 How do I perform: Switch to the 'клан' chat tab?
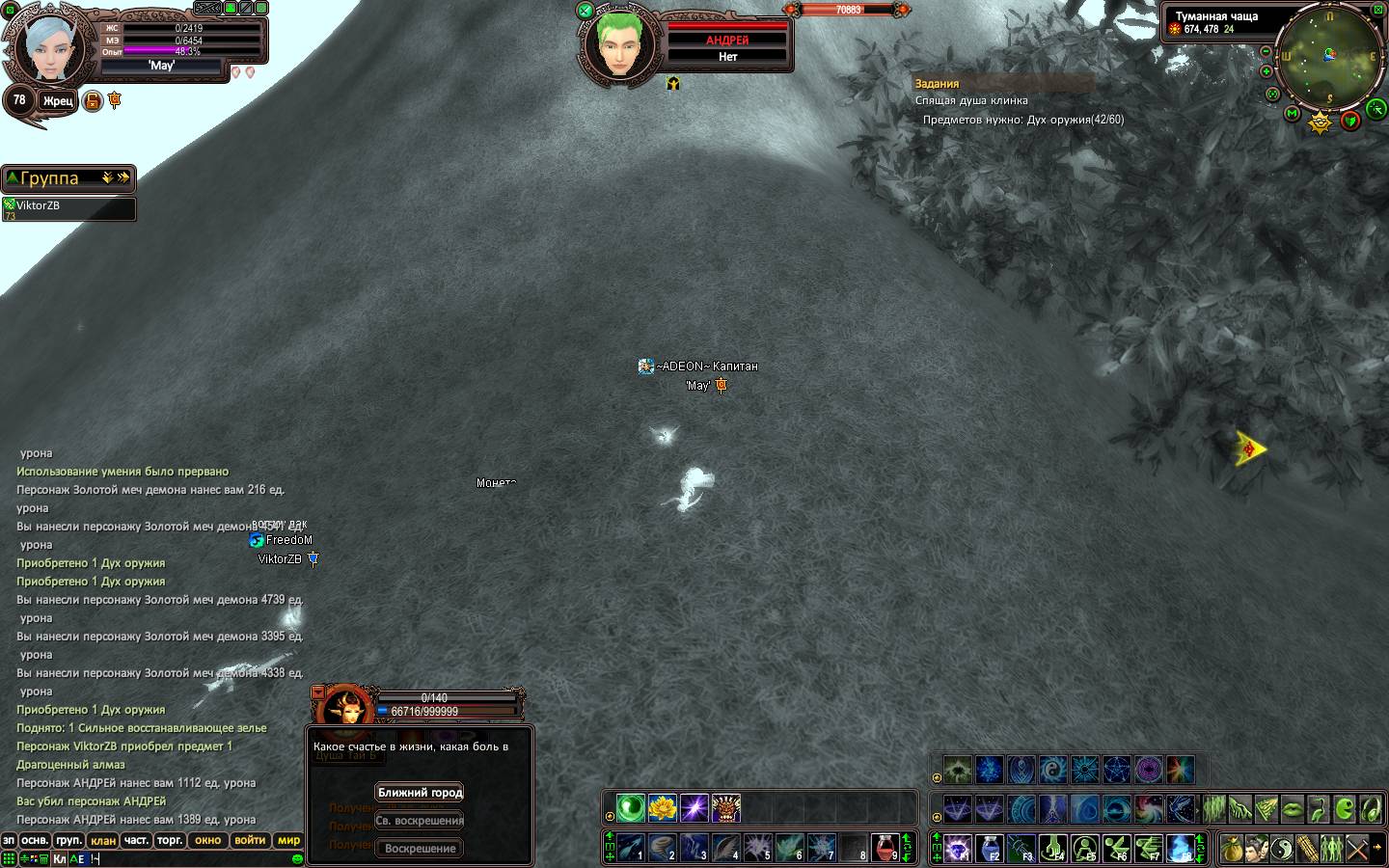click(103, 841)
